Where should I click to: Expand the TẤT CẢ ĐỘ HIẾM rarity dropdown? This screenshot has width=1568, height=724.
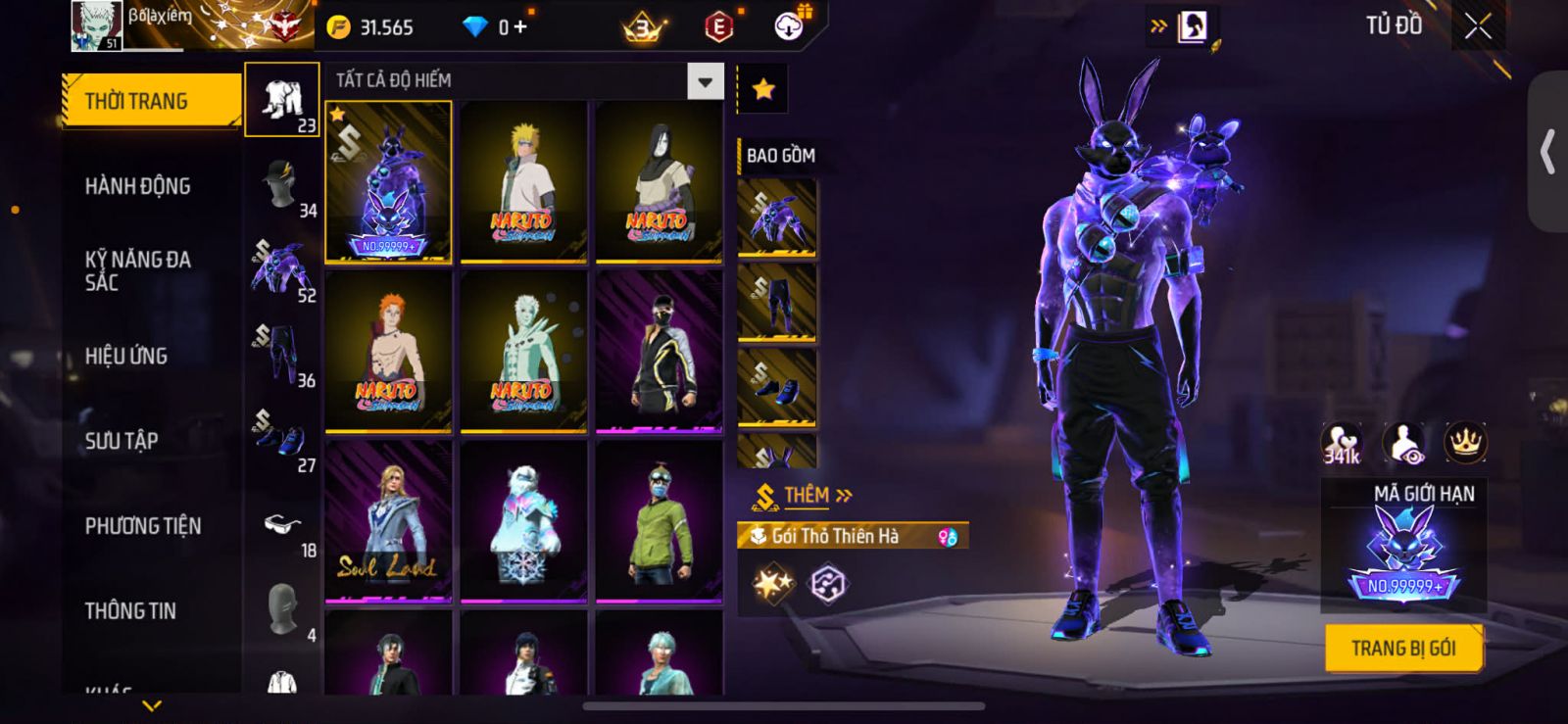(x=705, y=81)
